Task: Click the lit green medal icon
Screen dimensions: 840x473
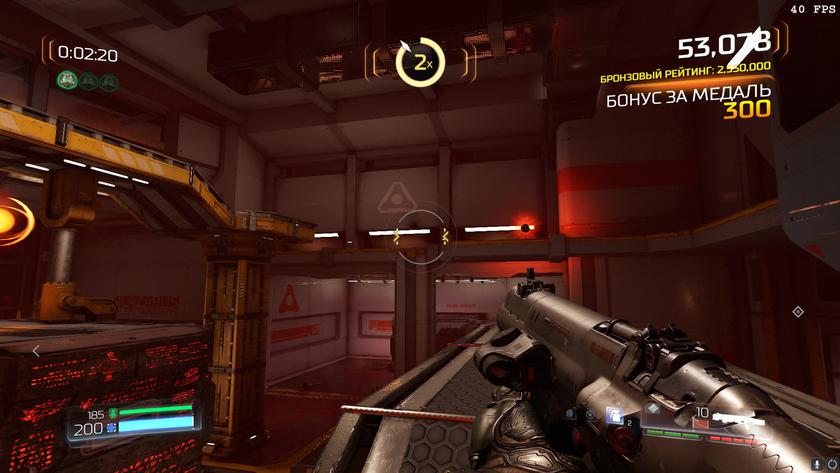Action: coord(67,81)
